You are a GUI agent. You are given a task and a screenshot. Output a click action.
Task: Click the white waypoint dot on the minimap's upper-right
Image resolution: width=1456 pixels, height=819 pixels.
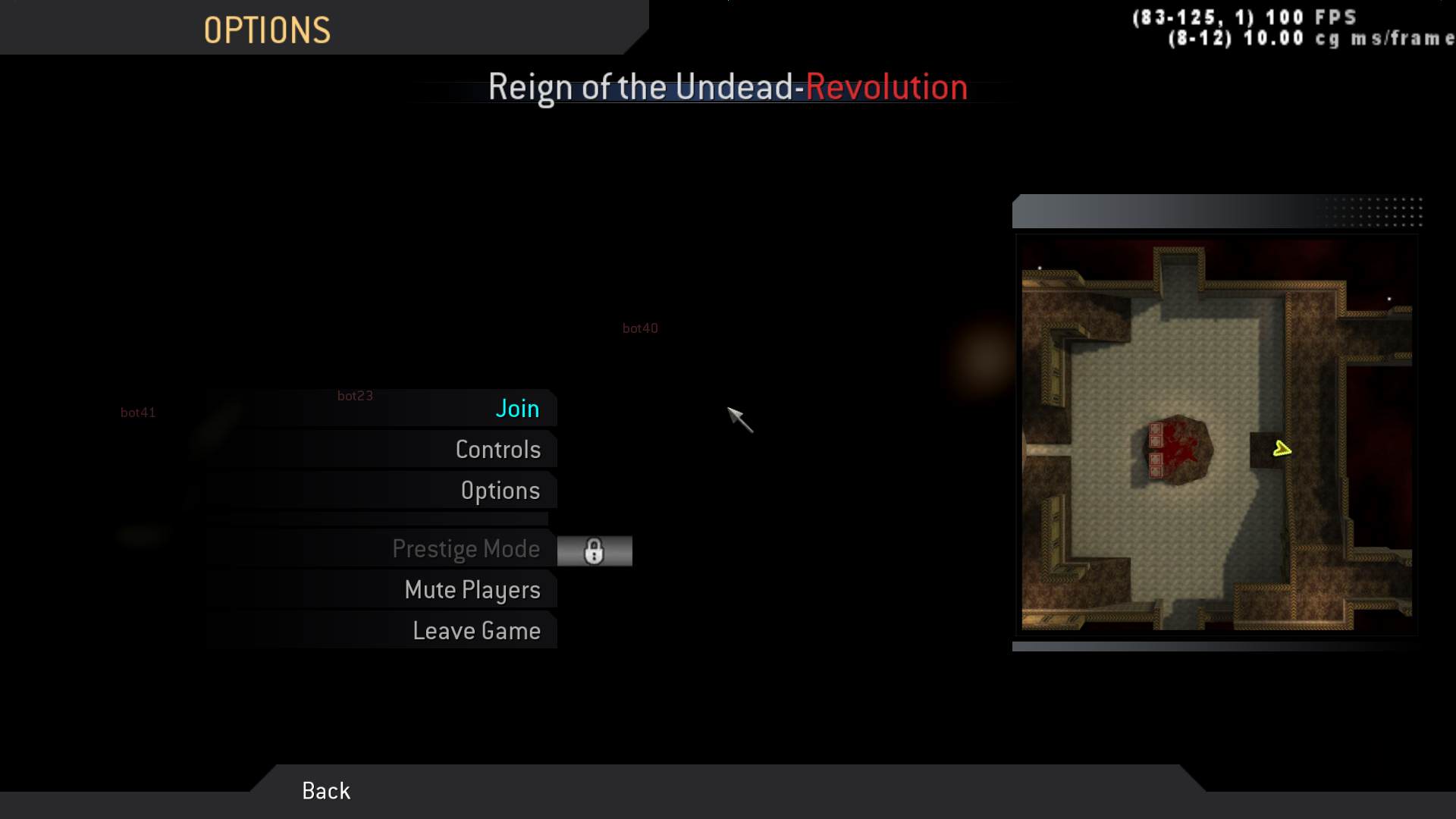coord(1388,298)
